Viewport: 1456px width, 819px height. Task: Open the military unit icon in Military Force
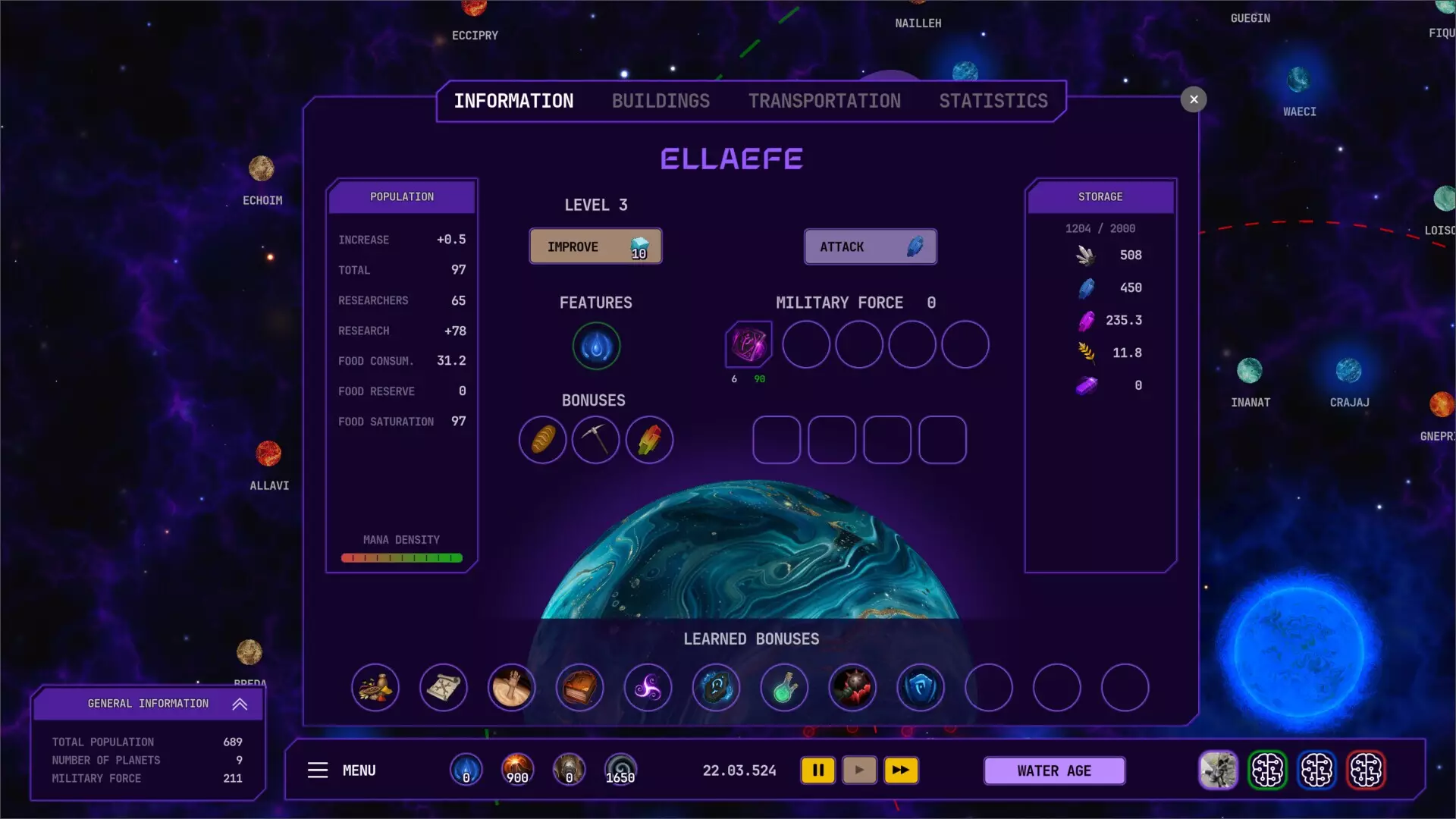(748, 345)
